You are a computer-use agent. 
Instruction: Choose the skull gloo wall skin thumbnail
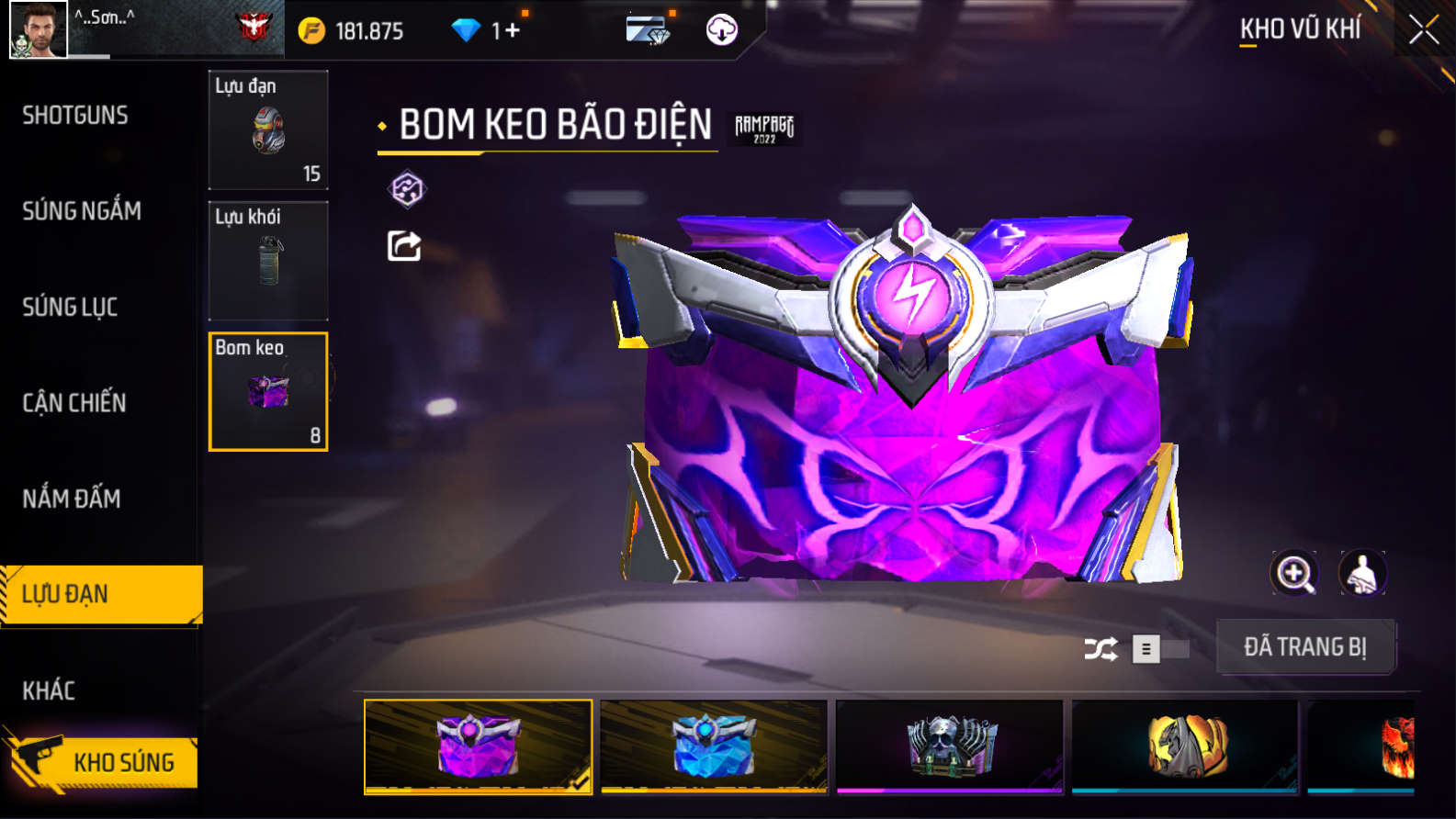949,746
